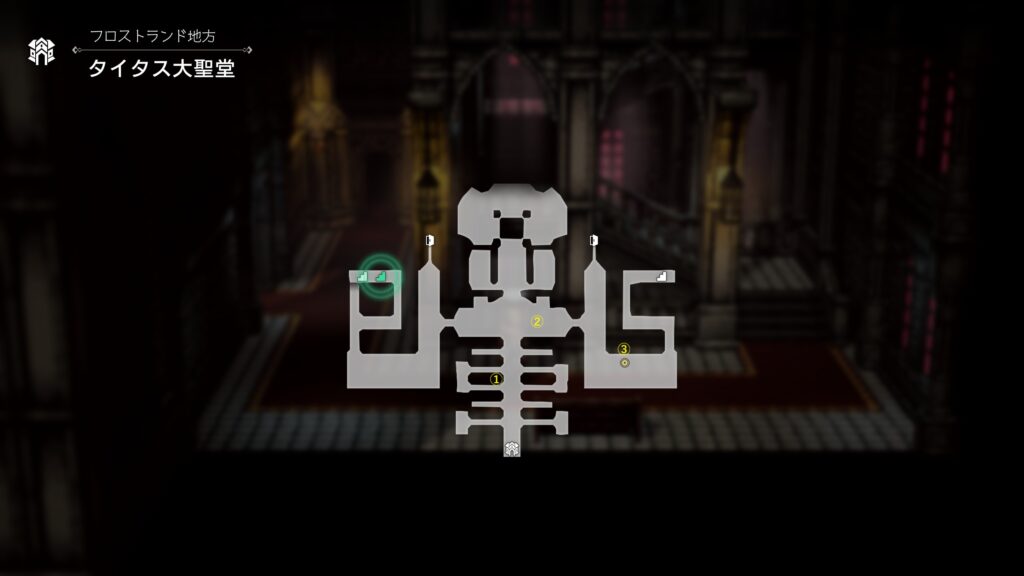The image size is (1024, 576).
Task: Select the small circle marker below number 3
Action: coord(625,362)
